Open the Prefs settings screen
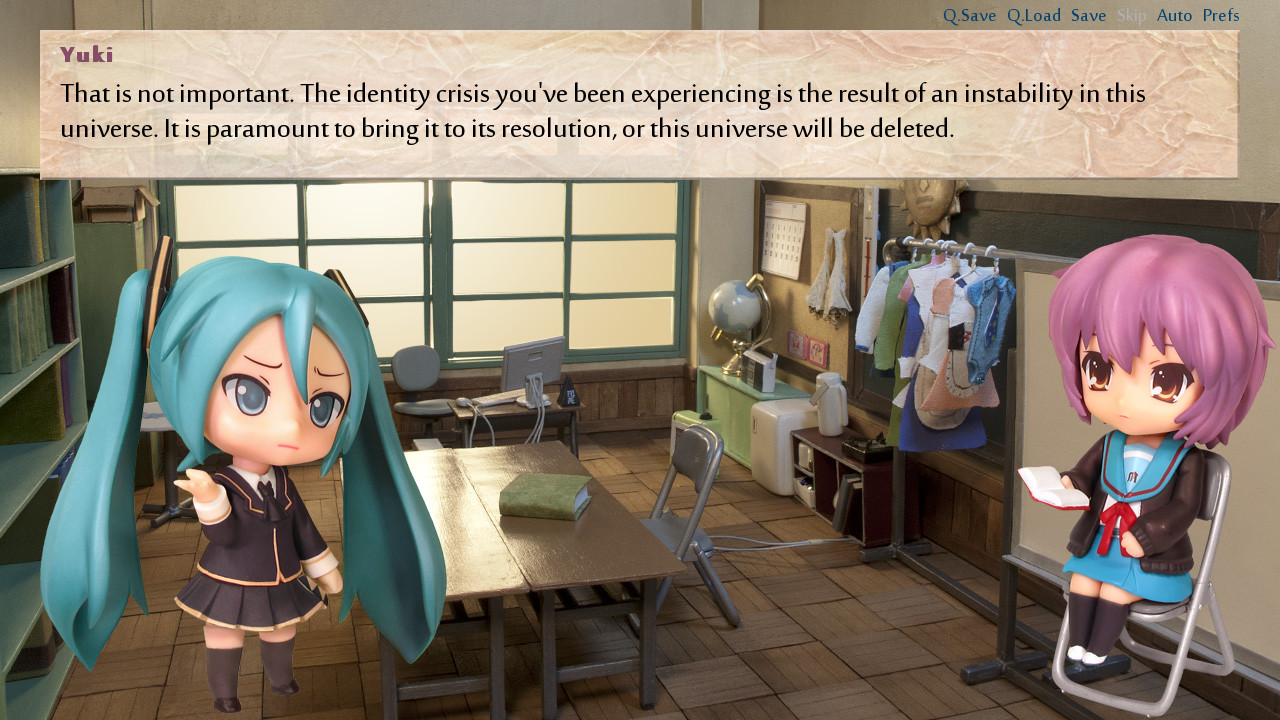The width and height of the screenshot is (1280, 720). (1221, 15)
